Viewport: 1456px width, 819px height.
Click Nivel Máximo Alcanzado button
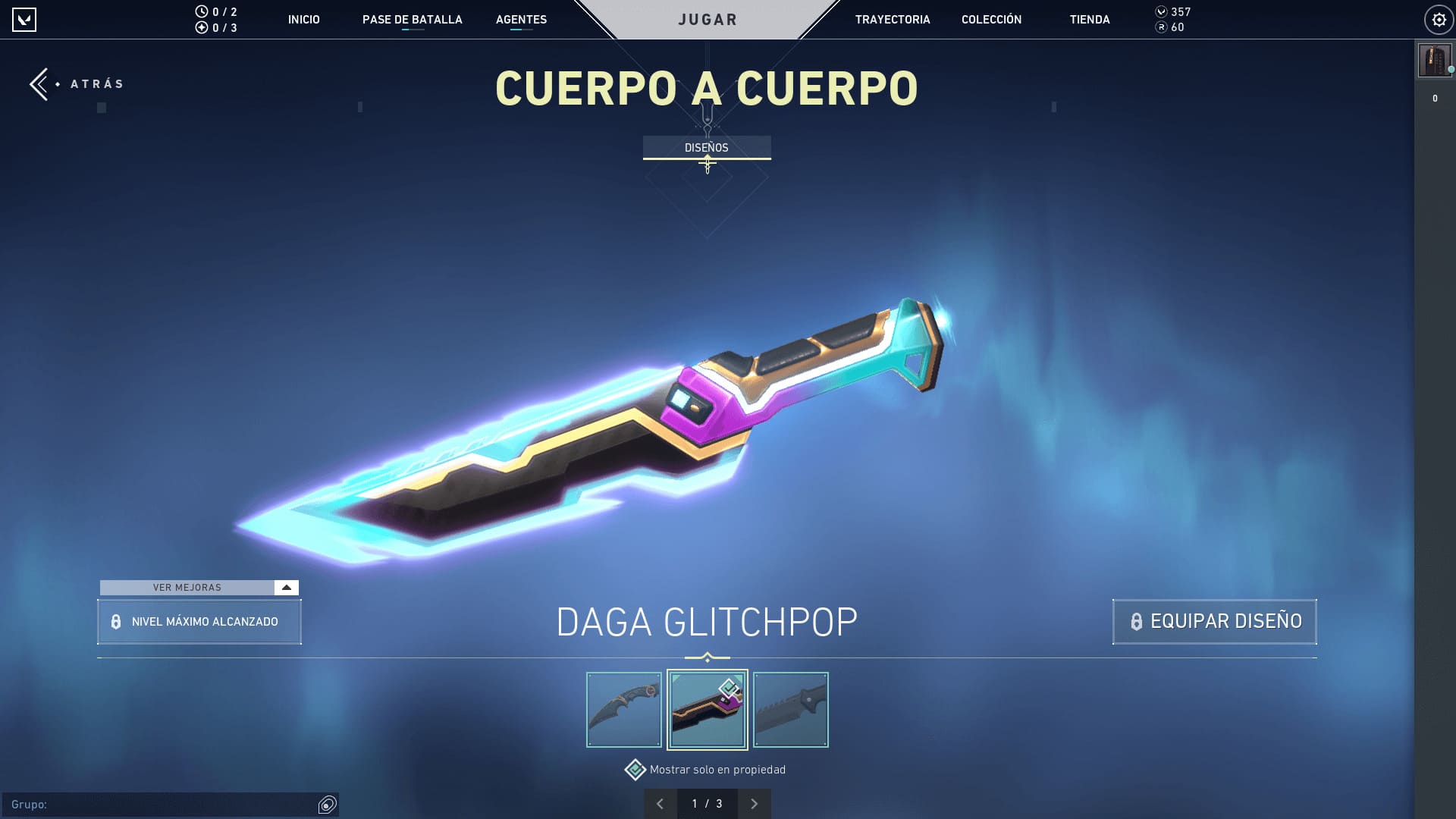click(x=199, y=622)
